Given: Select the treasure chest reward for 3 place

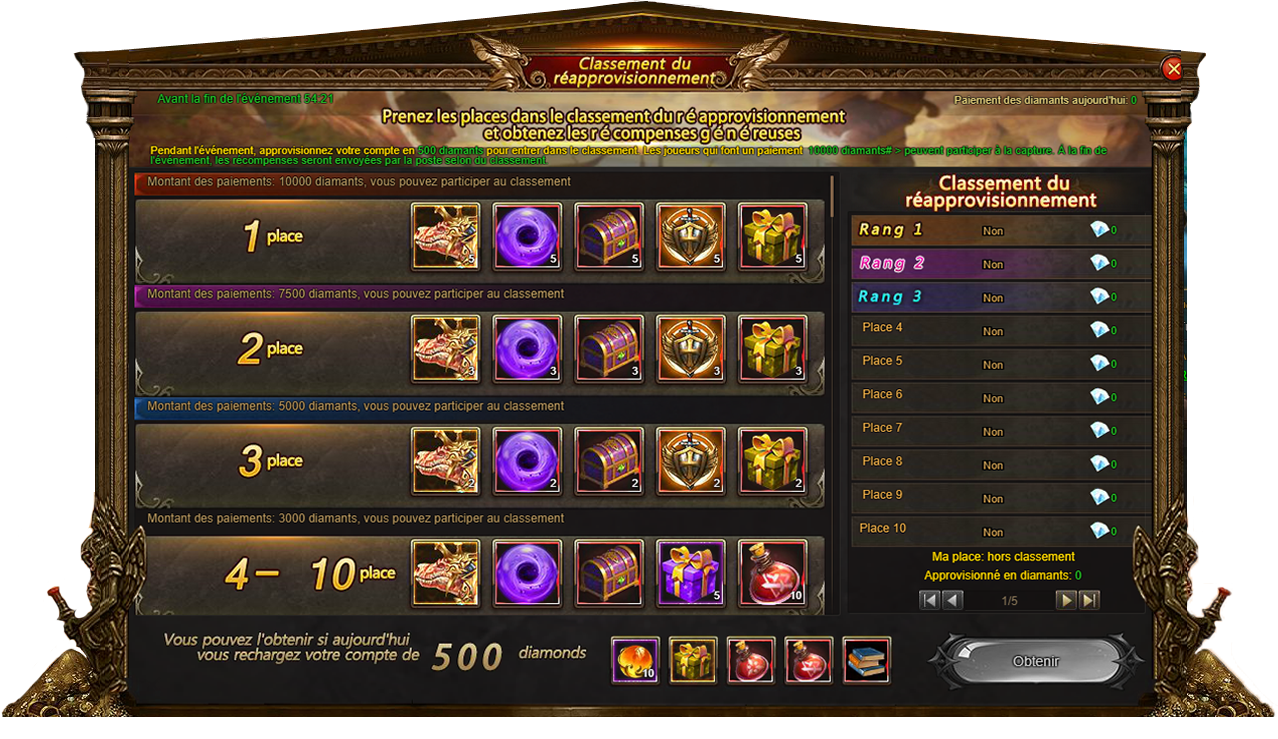Looking at the screenshot, I should [x=610, y=461].
